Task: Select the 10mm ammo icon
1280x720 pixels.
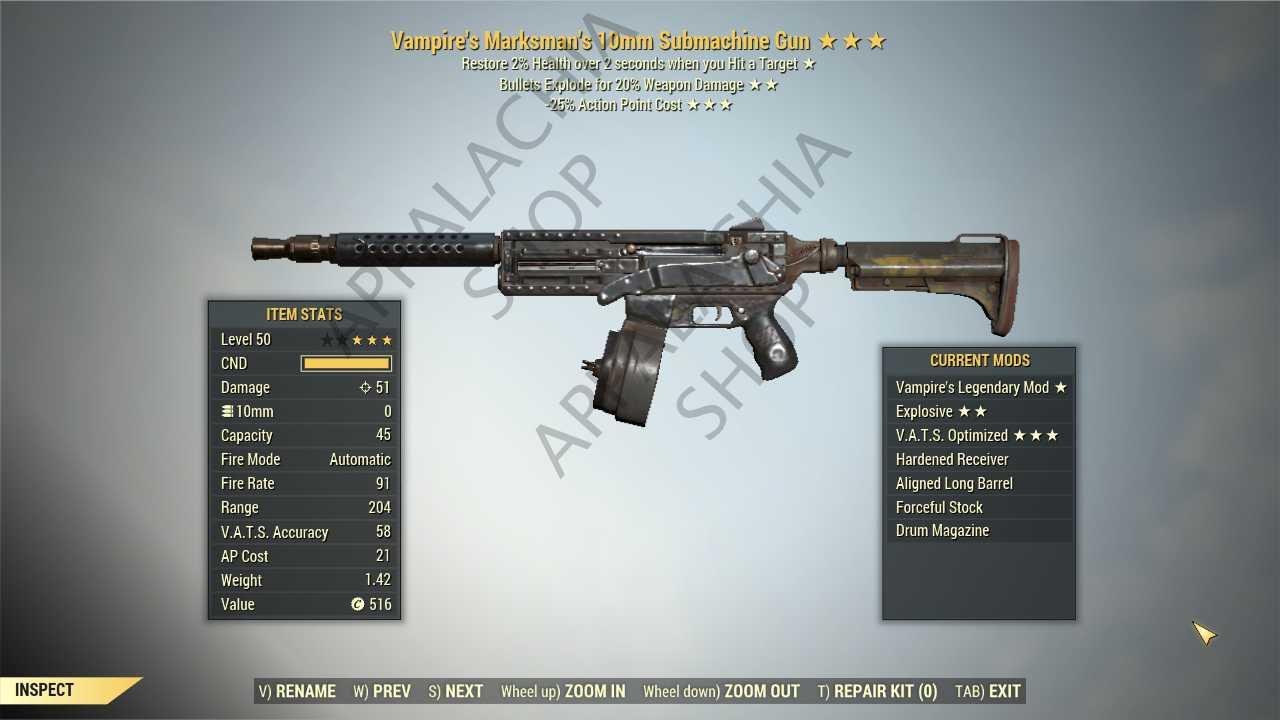Action: pyautogui.click(x=228, y=411)
